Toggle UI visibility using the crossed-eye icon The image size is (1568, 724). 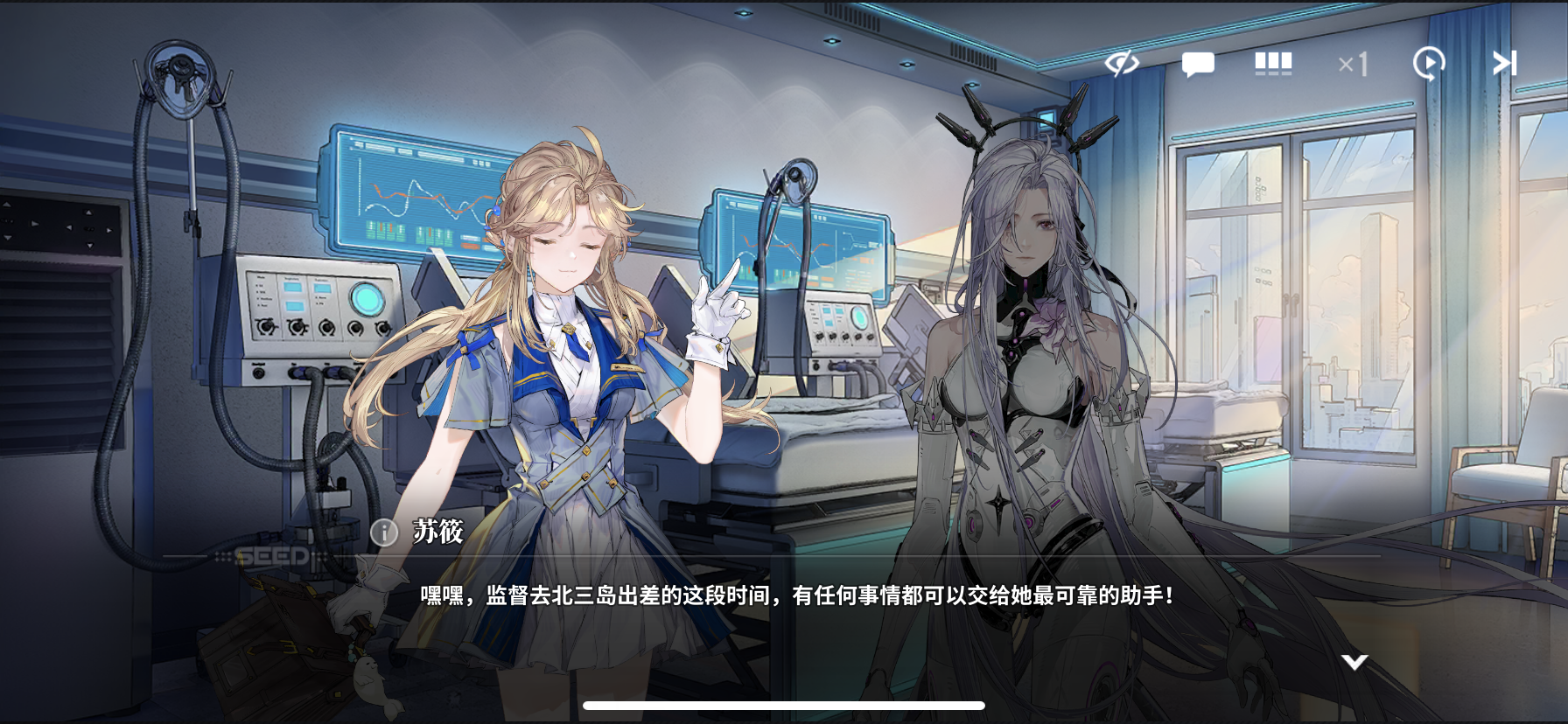(x=1123, y=62)
